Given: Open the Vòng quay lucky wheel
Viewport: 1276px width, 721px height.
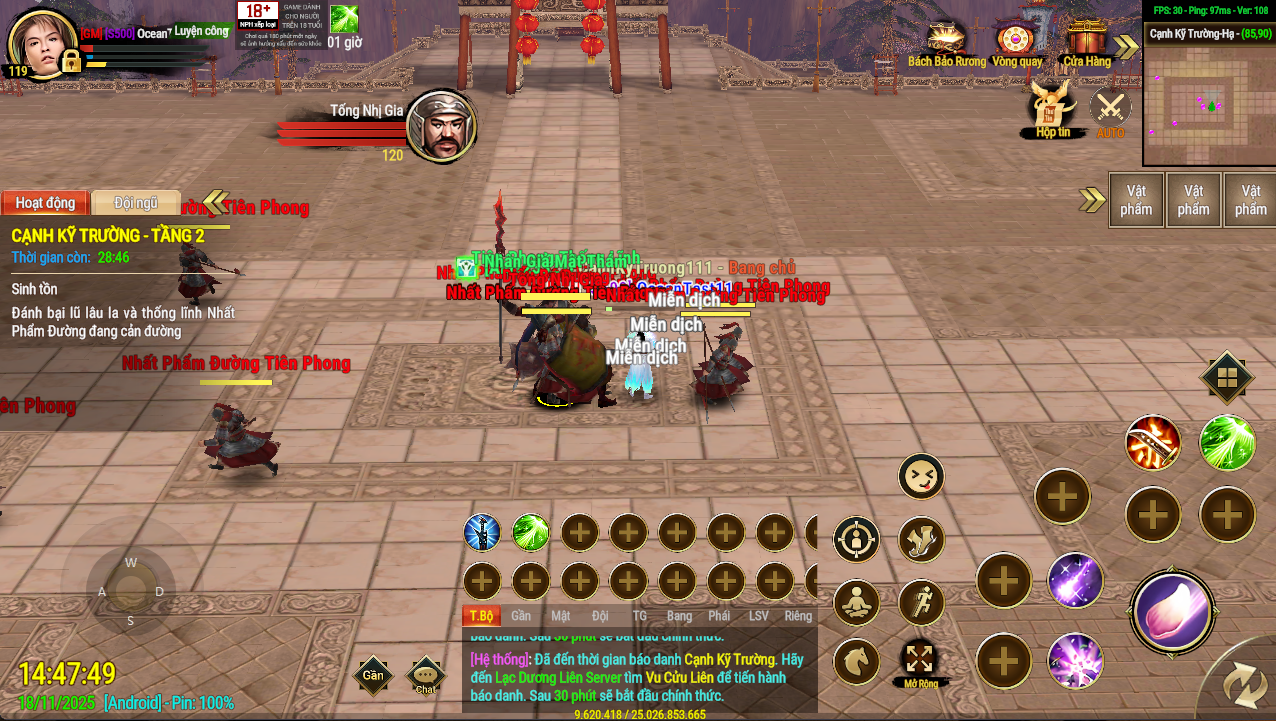Looking at the screenshot, I should (1015, 43).
